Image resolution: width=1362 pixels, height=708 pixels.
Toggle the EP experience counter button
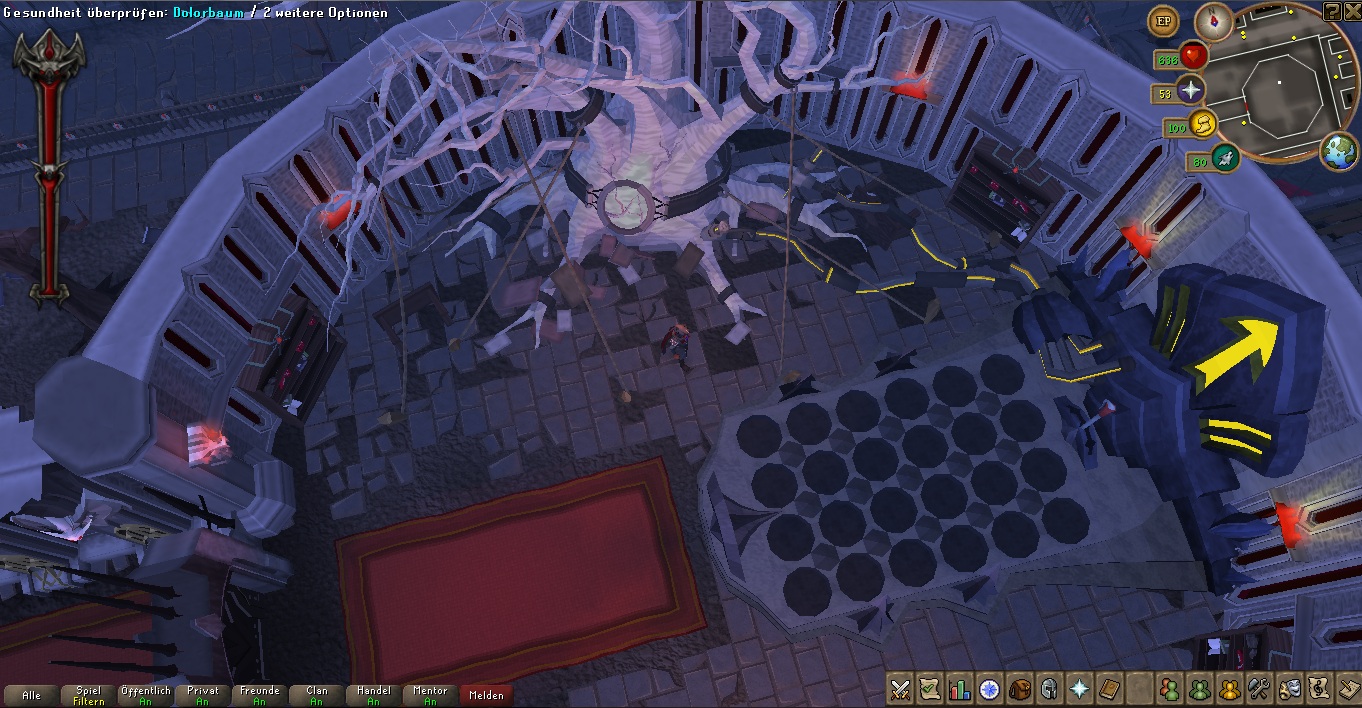(x=1163, y=20)
